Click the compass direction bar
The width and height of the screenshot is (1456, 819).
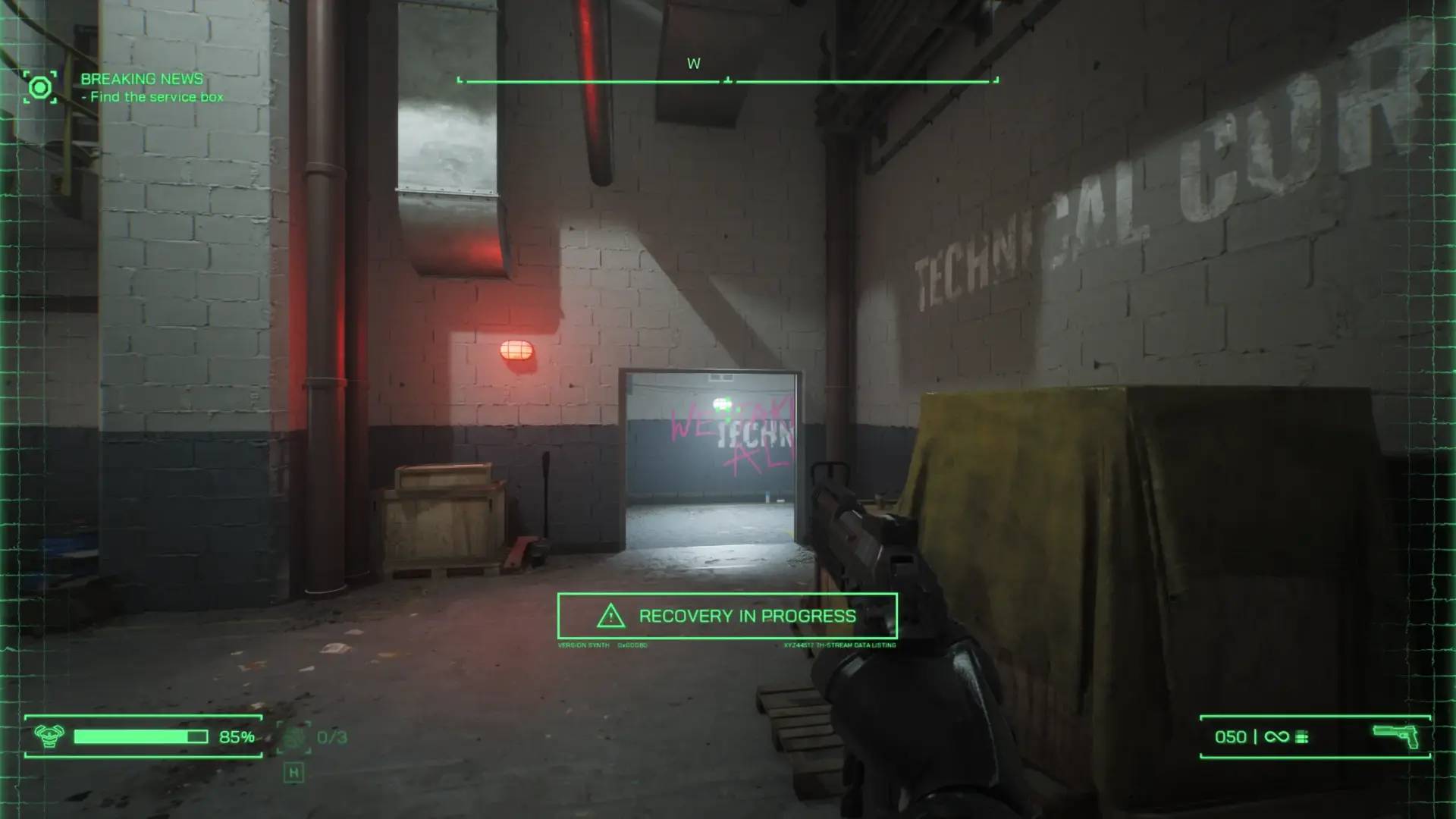tap(727, 80)
